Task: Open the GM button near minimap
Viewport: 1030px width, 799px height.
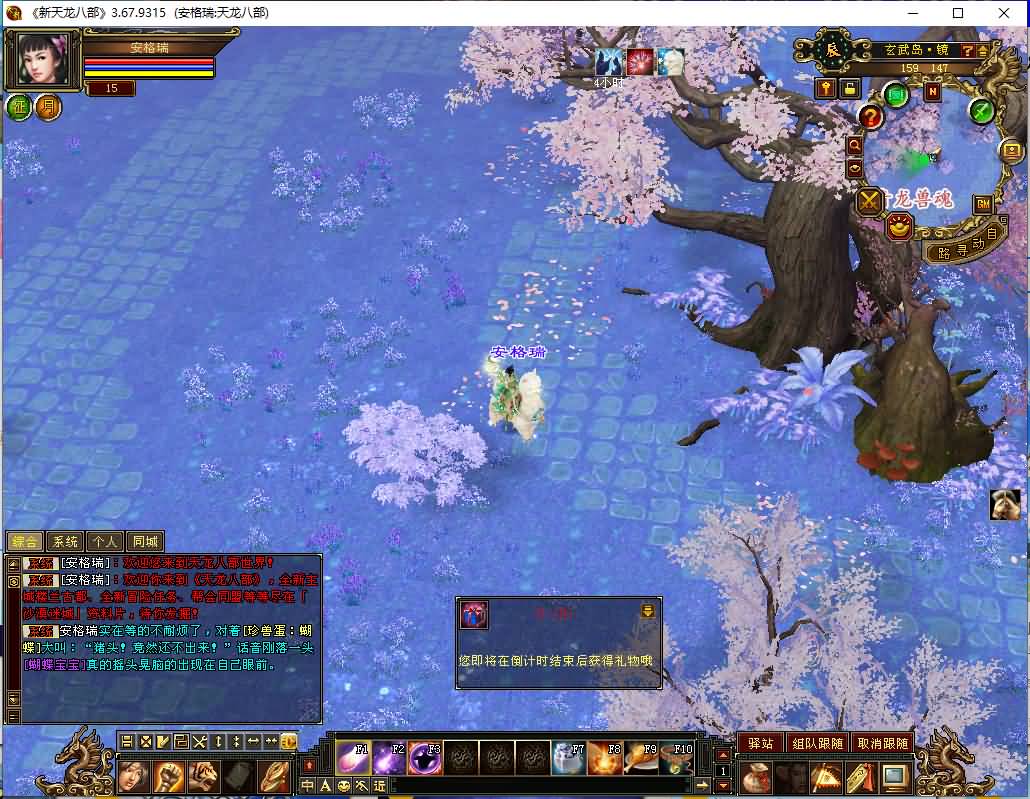Action: (x=982, y=204)
